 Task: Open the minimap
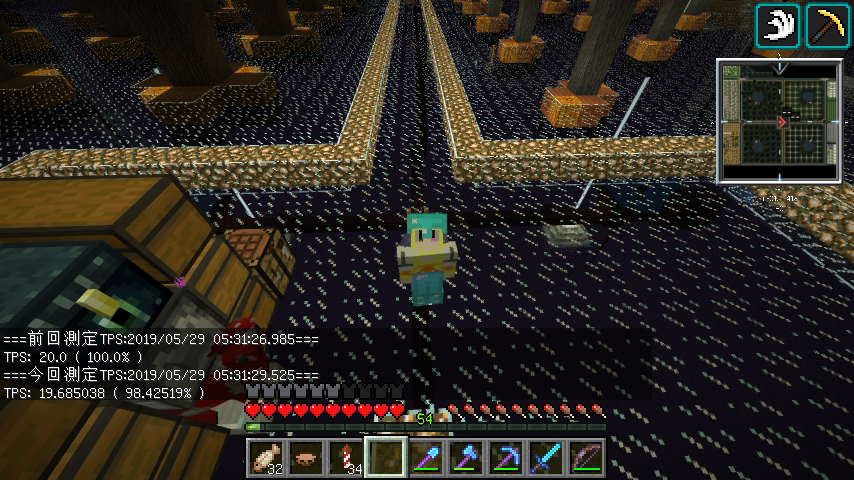tap(779, 121)
